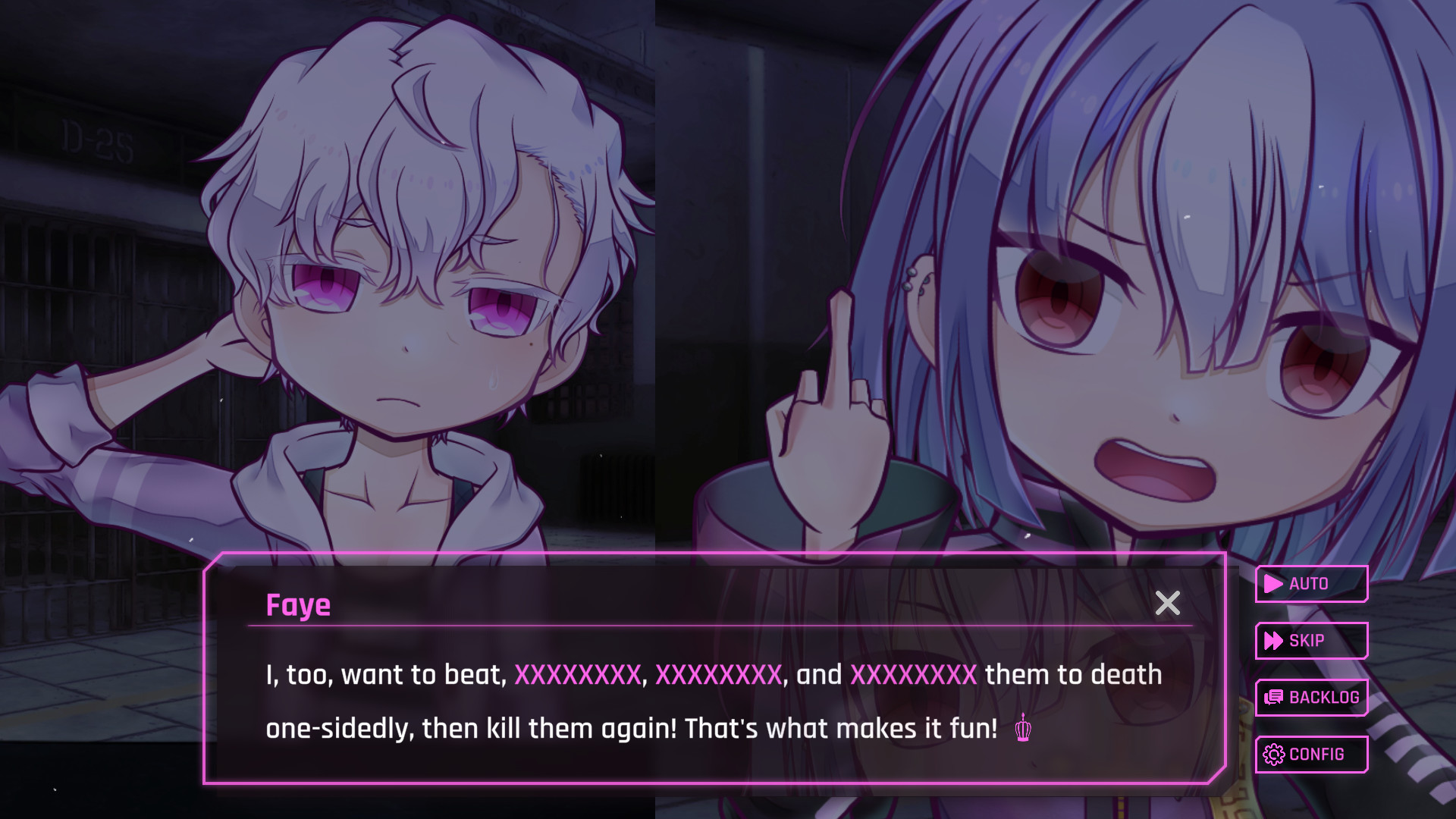The image size is (1456, 819).
Task: Click the last censored XXXXXXXX word
Action: coord(915,674)
